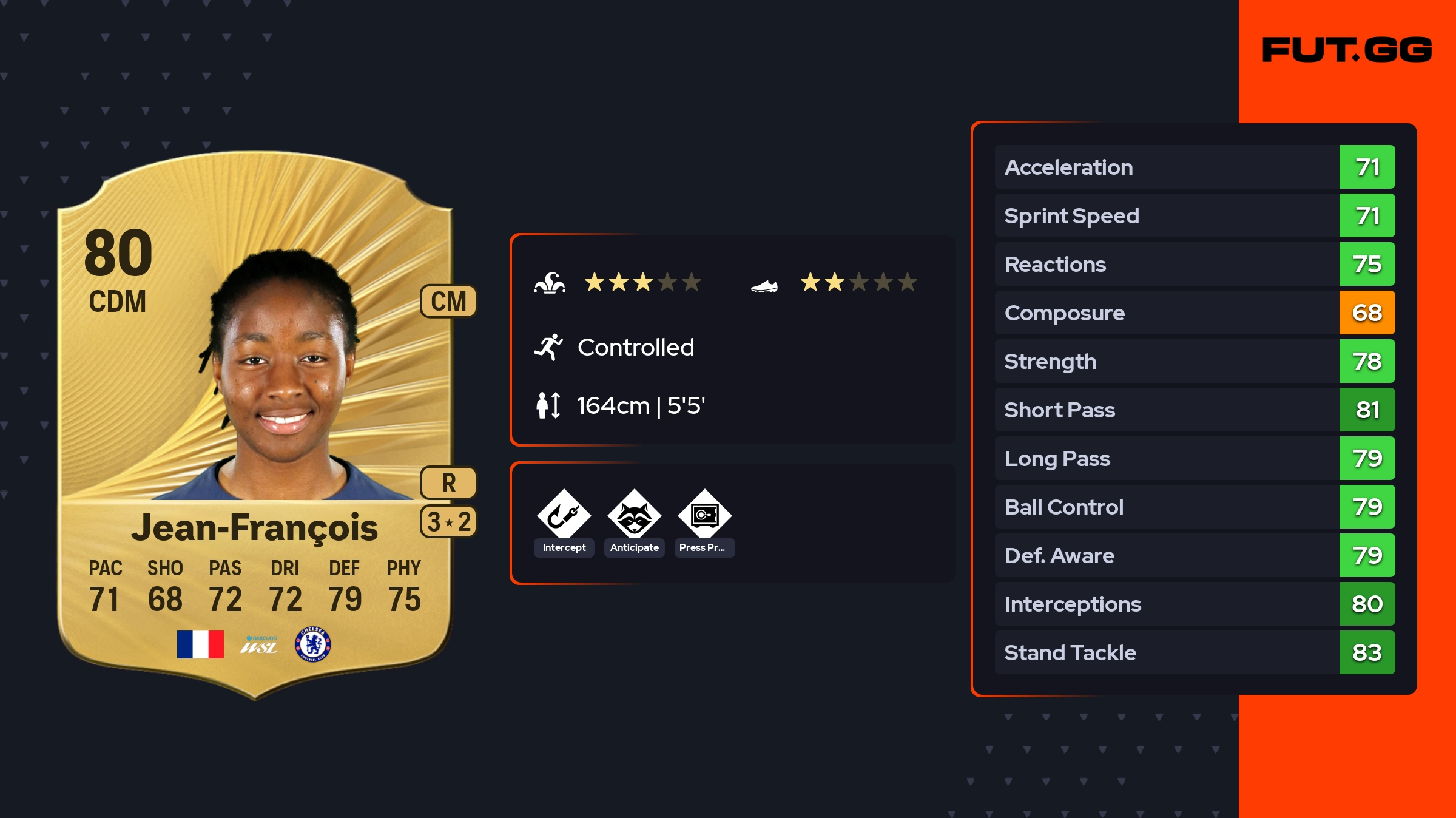Select the weak foot star rating

click(858, 282)
